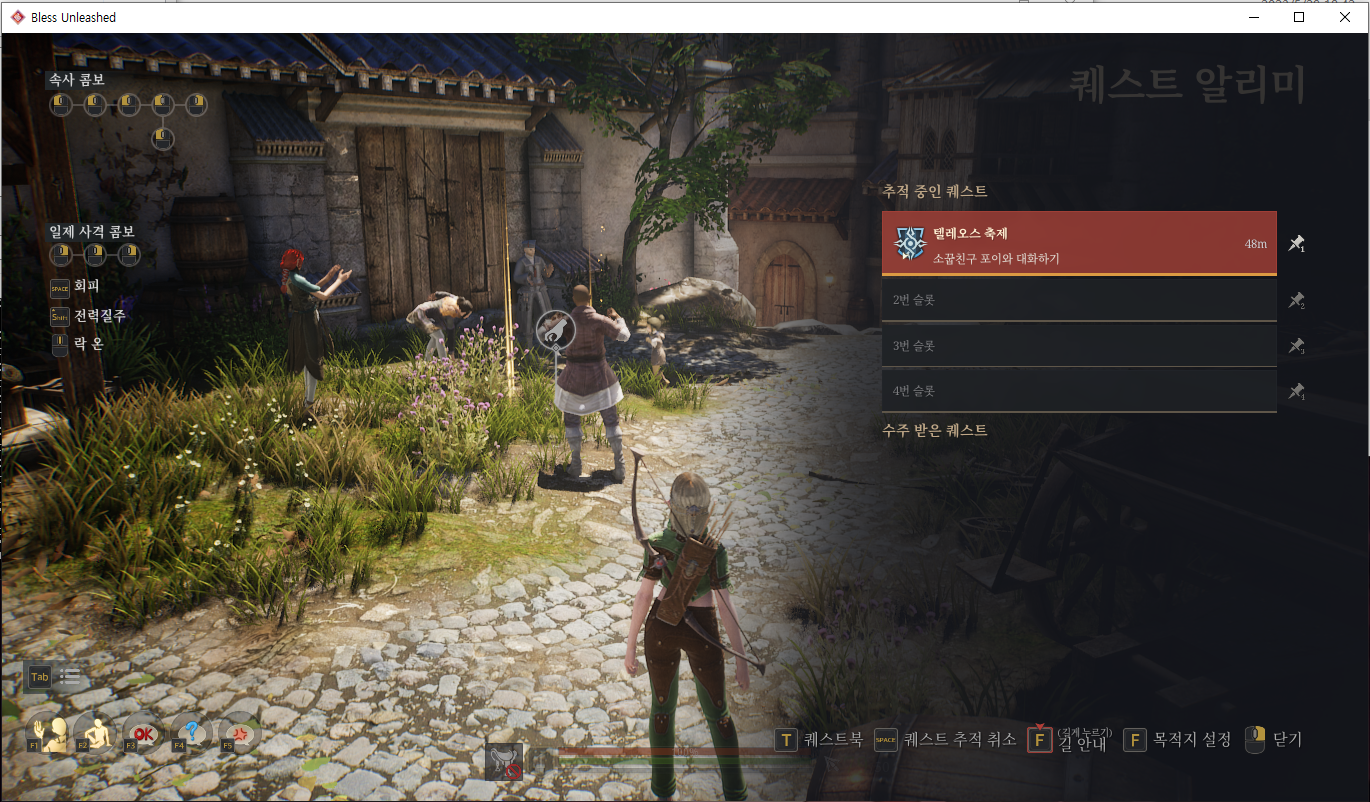
Task: Close the quest notifier with 닫기
Action: [1274, 740]
